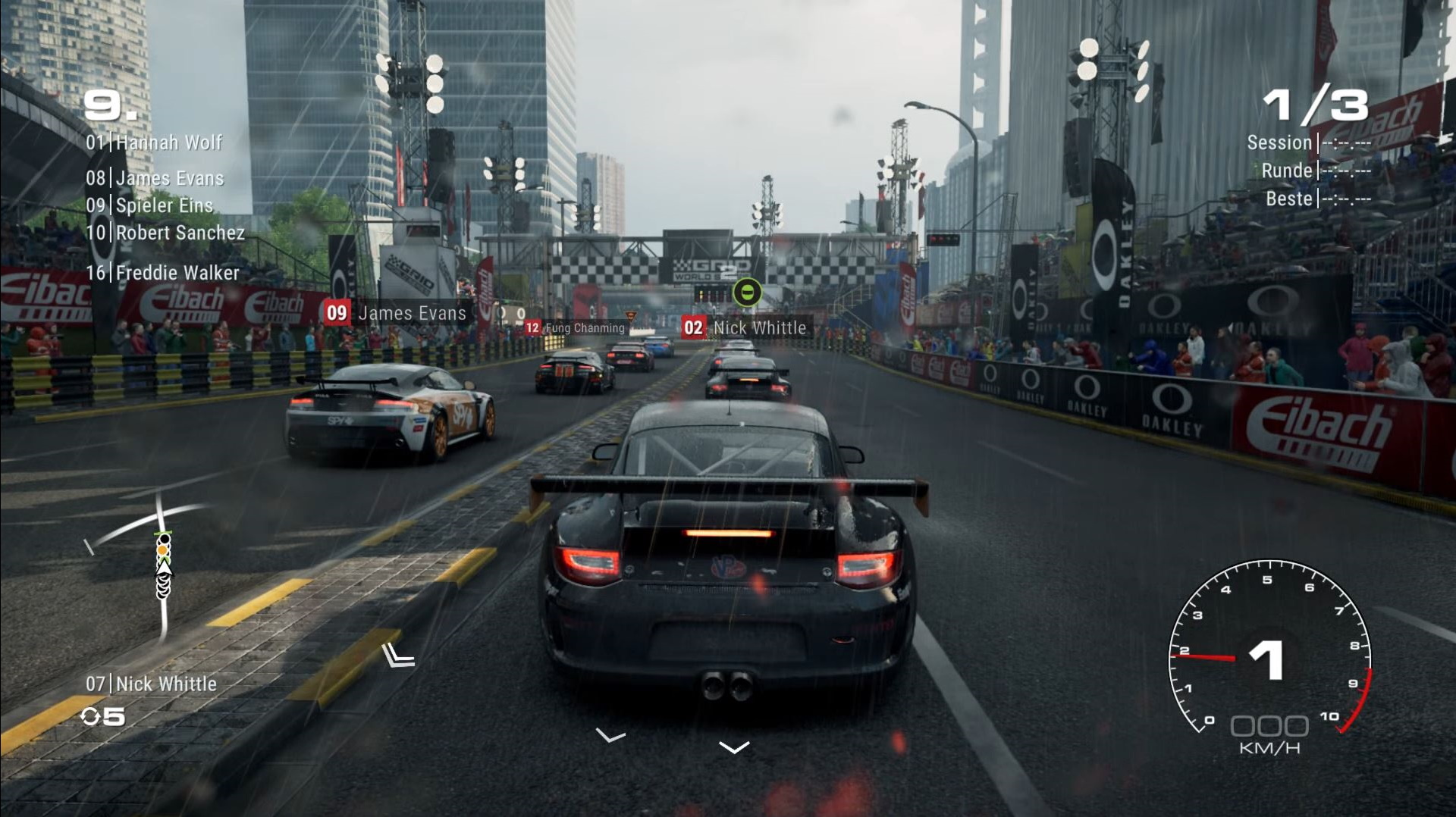Select the 07 Nick Whittle teammate label
This screenshot has width=1456, height=817.
[151, 684]
